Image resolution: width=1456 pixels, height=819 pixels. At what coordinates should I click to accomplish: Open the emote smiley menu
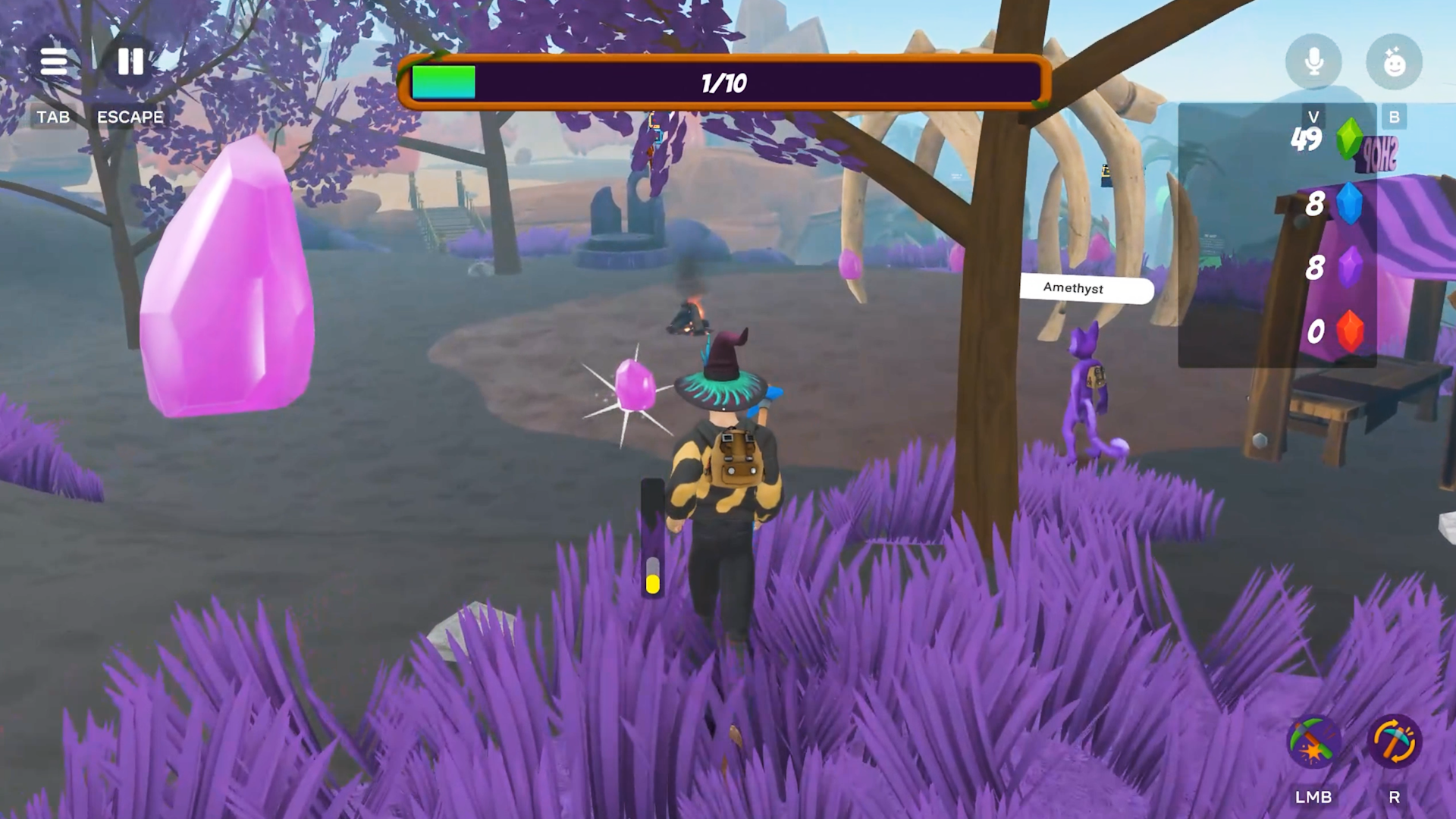(x=1394, y=61)
